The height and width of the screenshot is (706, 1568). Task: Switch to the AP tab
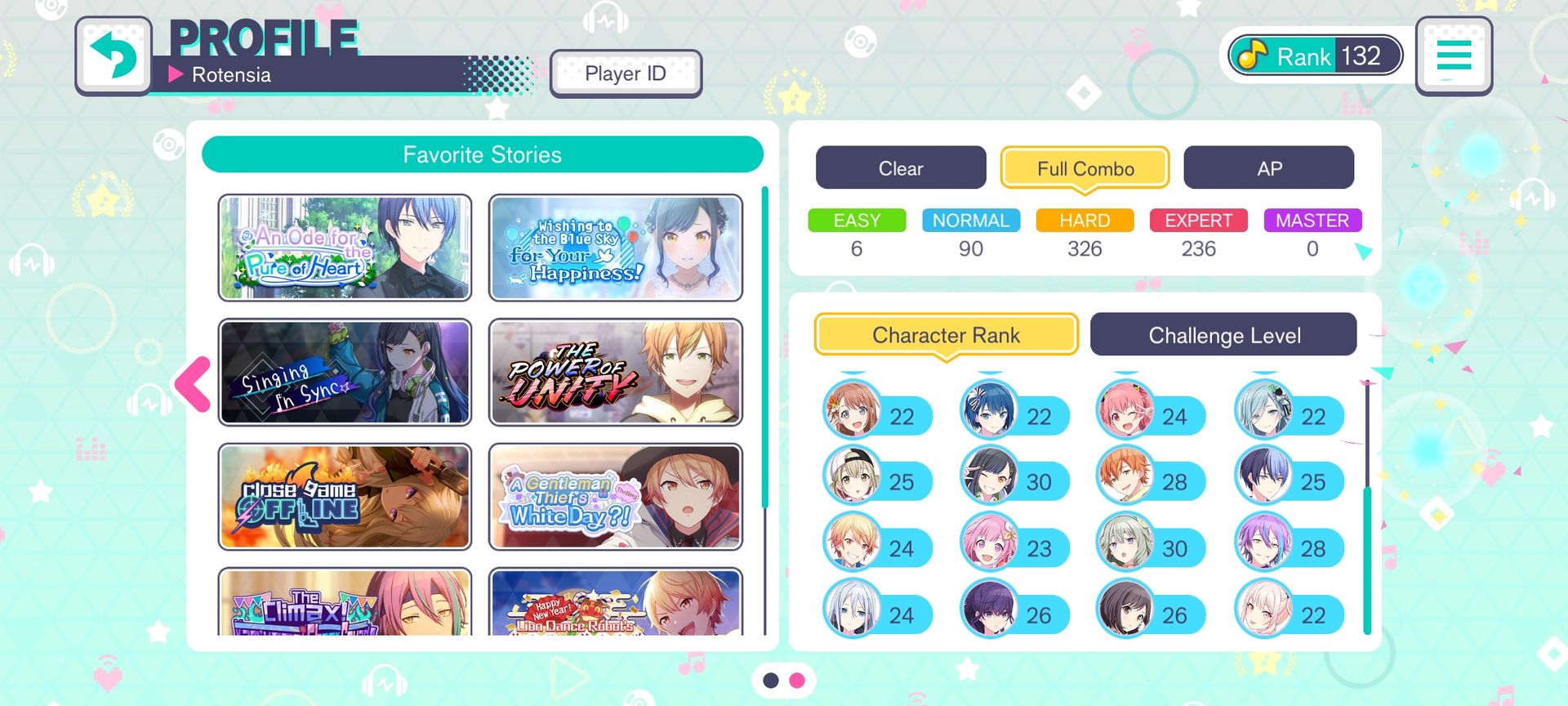(x=1268, y=168)
